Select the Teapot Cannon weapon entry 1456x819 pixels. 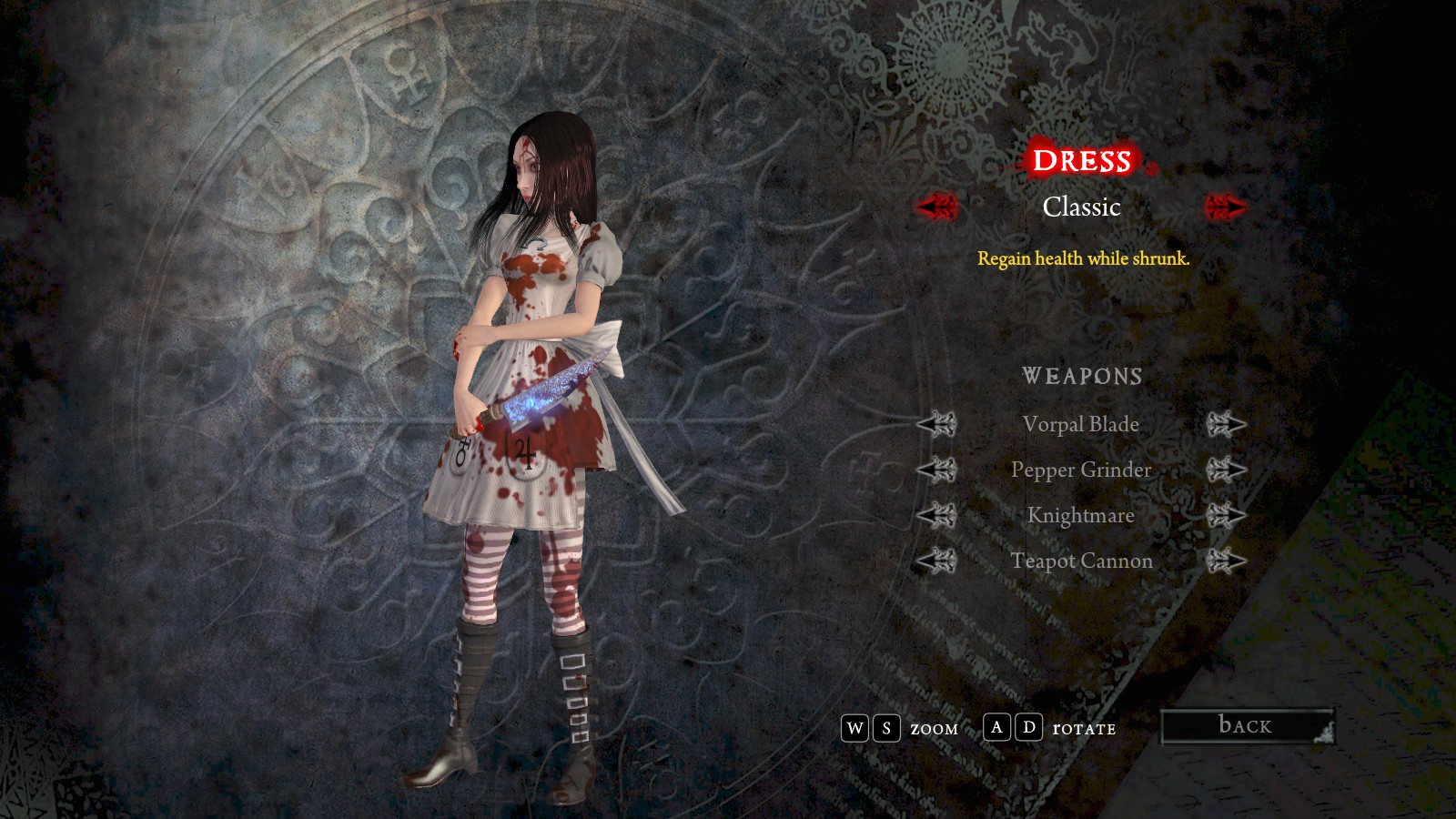pos(1080,561)
